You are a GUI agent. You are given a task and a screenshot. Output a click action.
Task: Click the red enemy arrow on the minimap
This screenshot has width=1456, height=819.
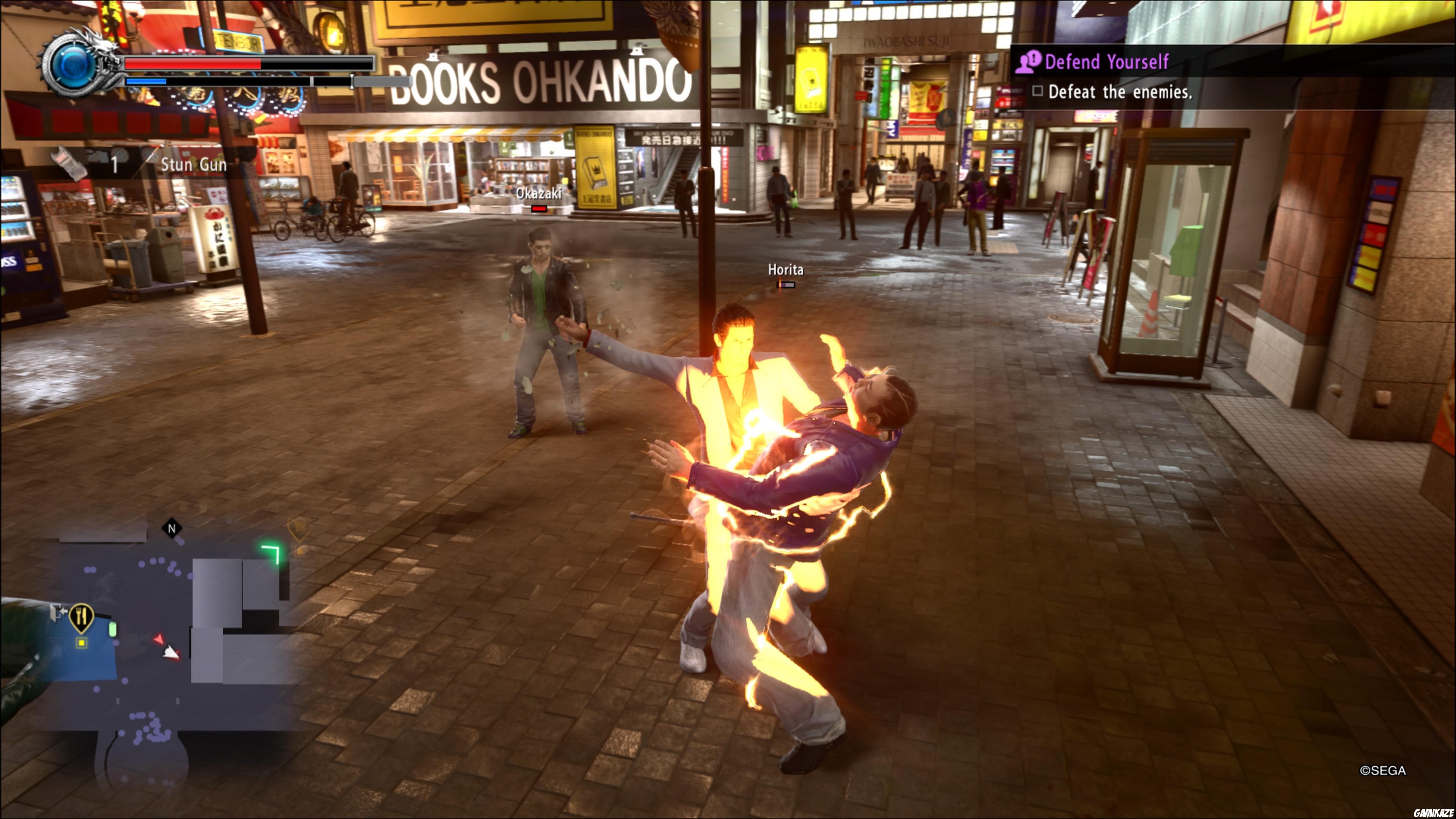click(159, 639)
